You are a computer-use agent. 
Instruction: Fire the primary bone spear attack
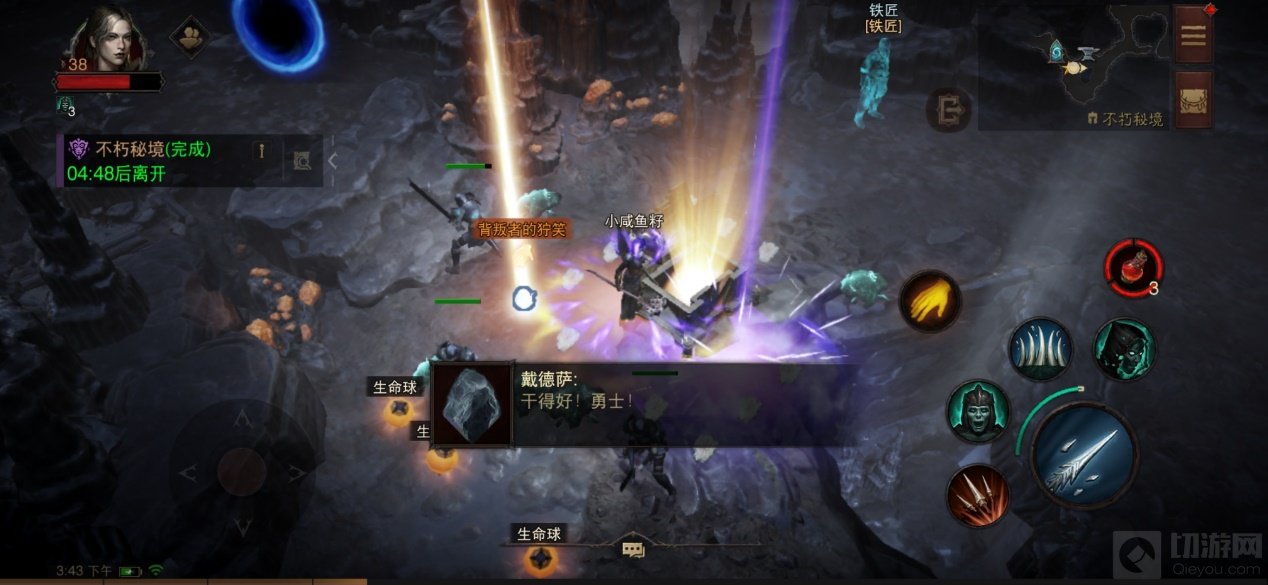click(x=1083, y=455)
